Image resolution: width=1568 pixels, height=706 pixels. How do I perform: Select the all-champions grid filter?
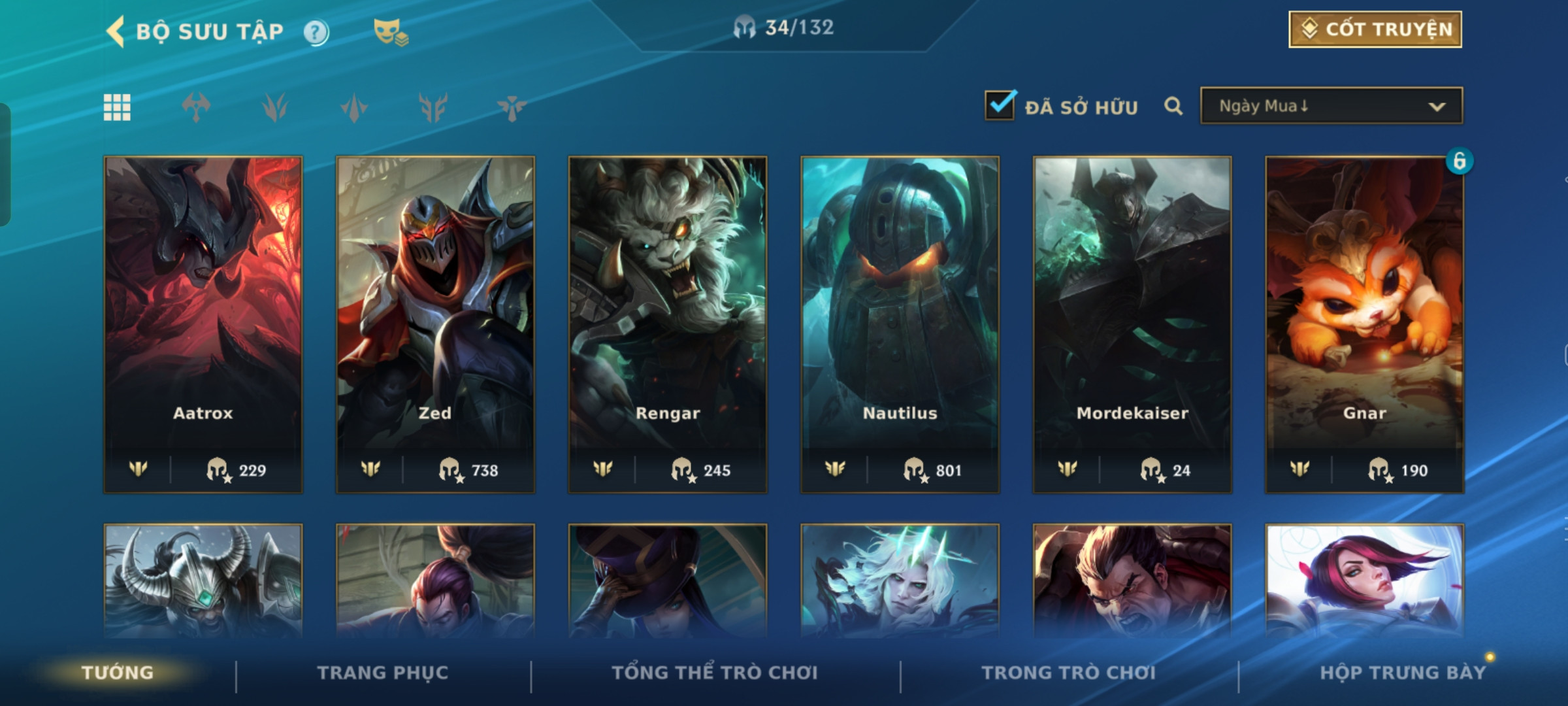click(117, 107)
